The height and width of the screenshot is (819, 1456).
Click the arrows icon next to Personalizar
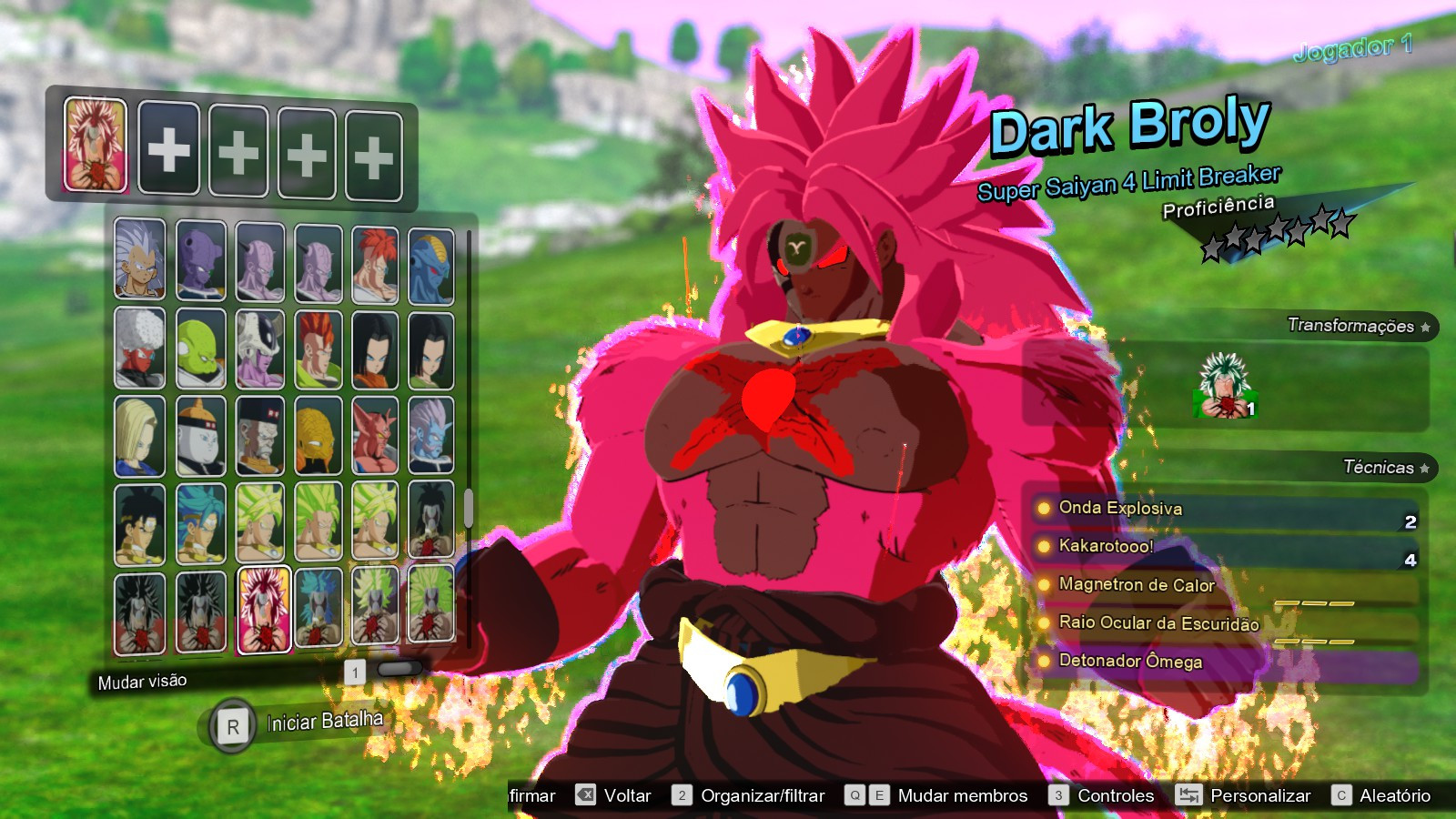tap(1188, 795)
